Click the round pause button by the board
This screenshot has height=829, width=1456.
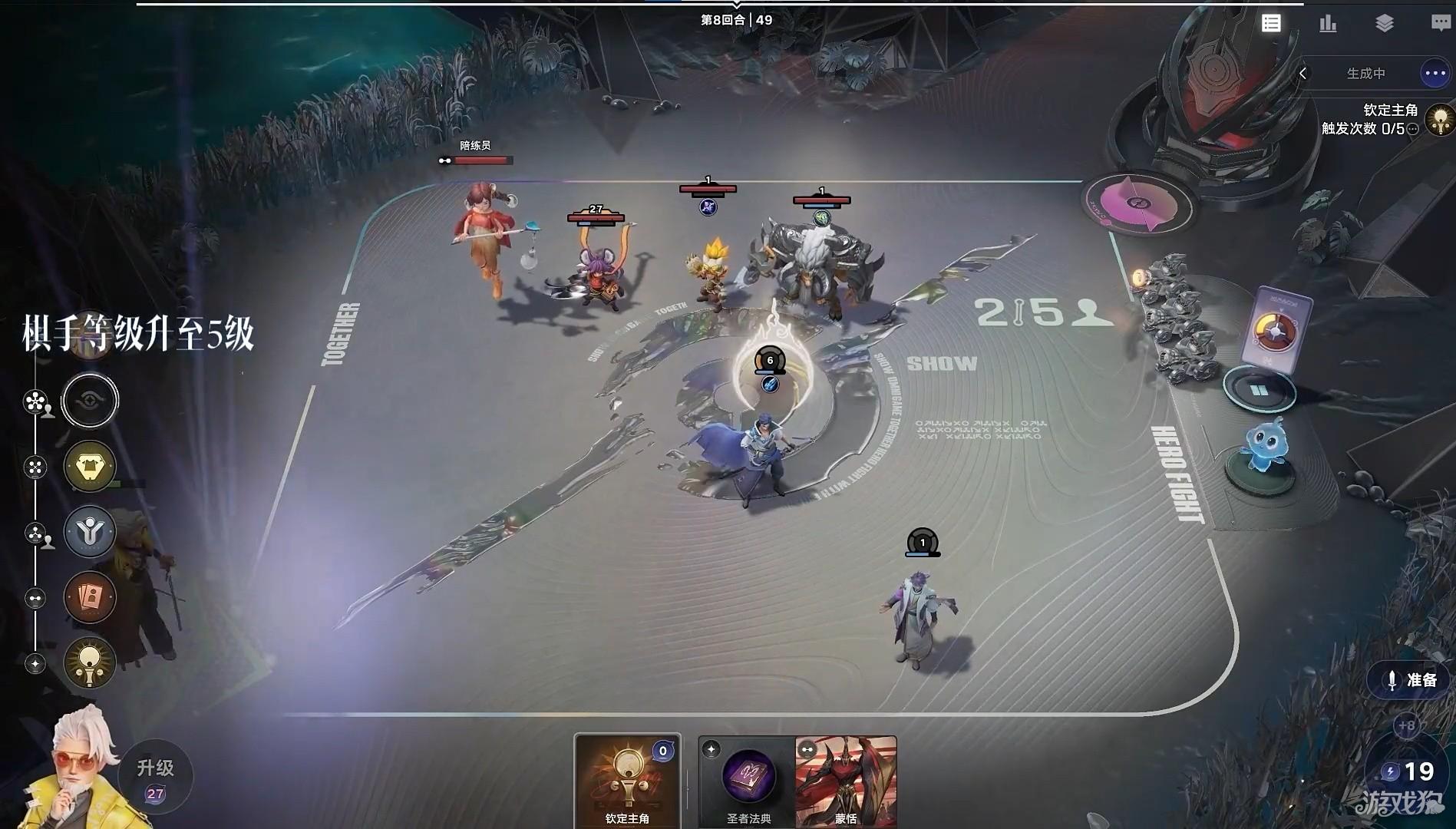1259,391
